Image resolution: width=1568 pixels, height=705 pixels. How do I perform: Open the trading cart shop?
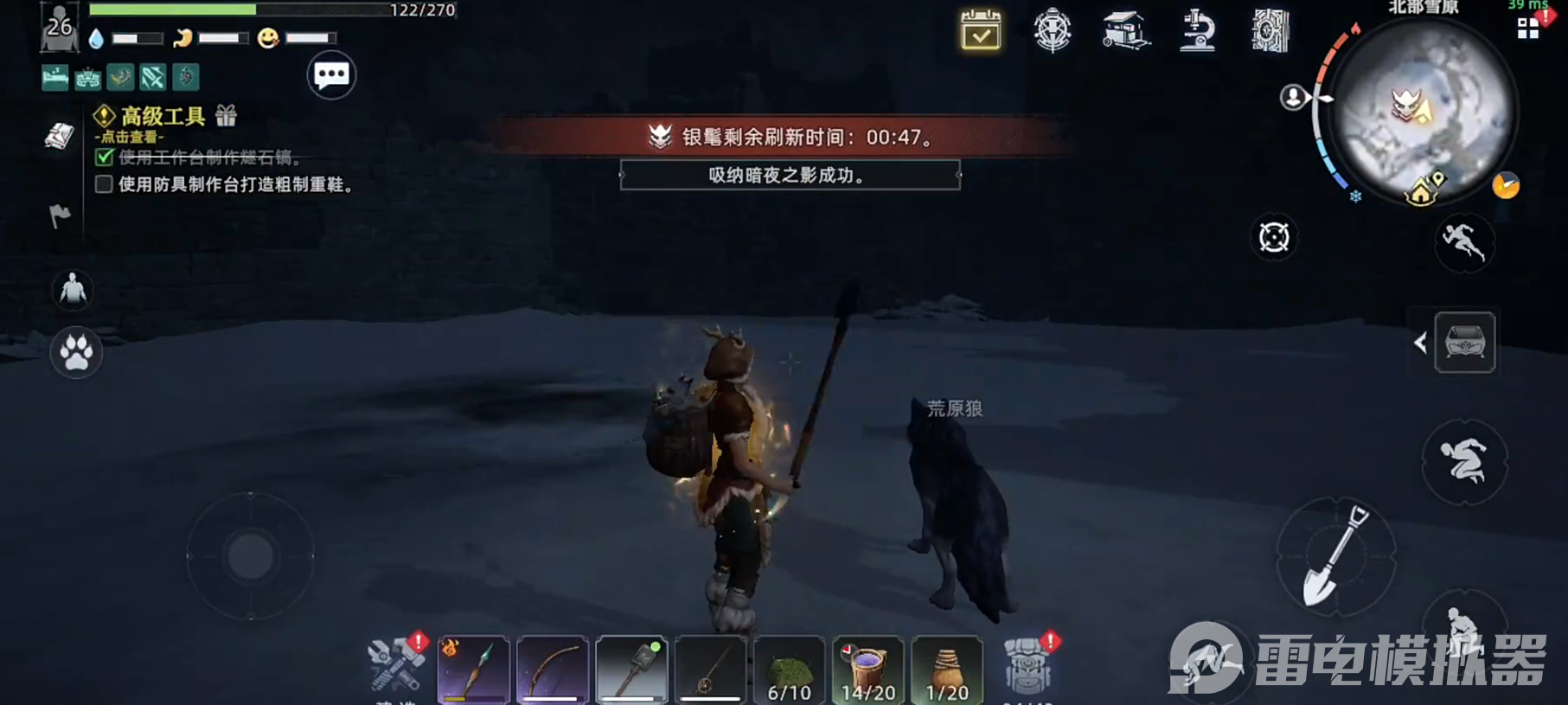point(1124,32)
